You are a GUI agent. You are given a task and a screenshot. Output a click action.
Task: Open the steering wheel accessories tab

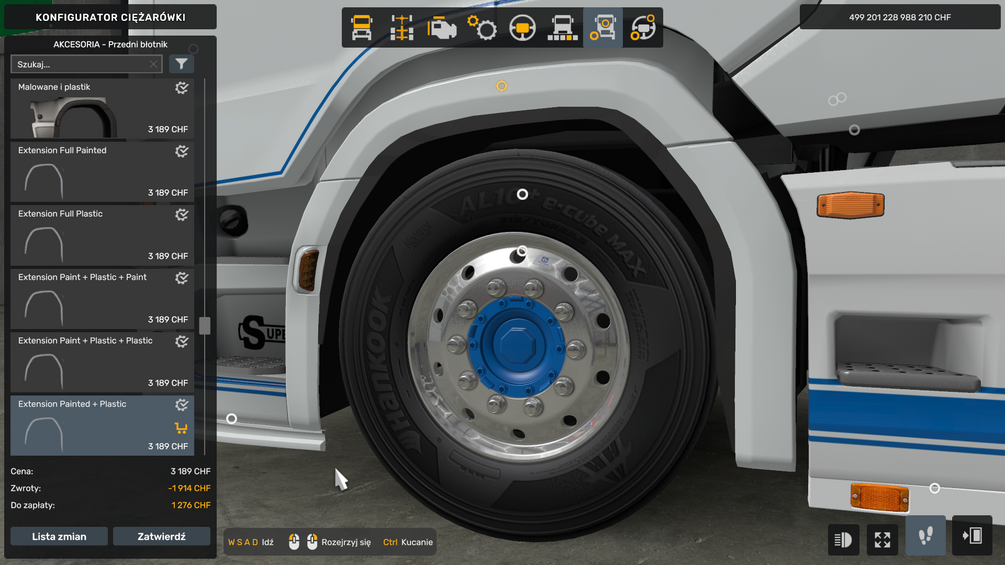pyautogui.click(x=642, y=28)
